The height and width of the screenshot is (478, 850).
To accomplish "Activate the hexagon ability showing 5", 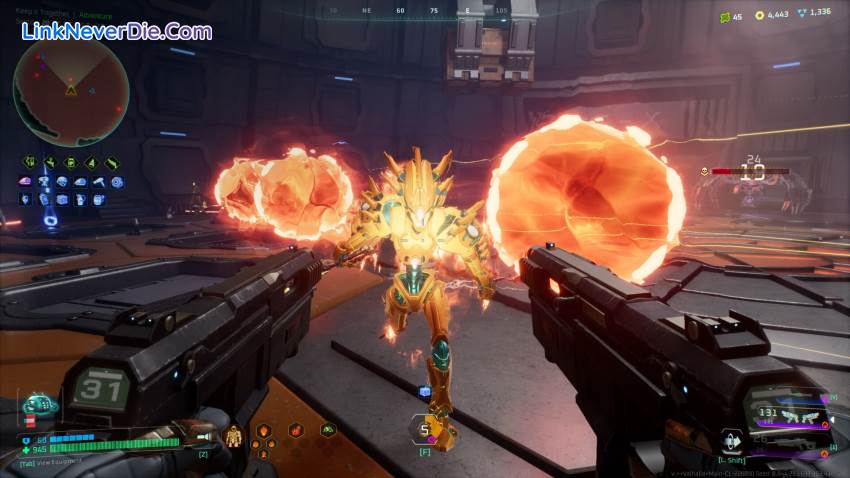I will click(x=423, y=430).
